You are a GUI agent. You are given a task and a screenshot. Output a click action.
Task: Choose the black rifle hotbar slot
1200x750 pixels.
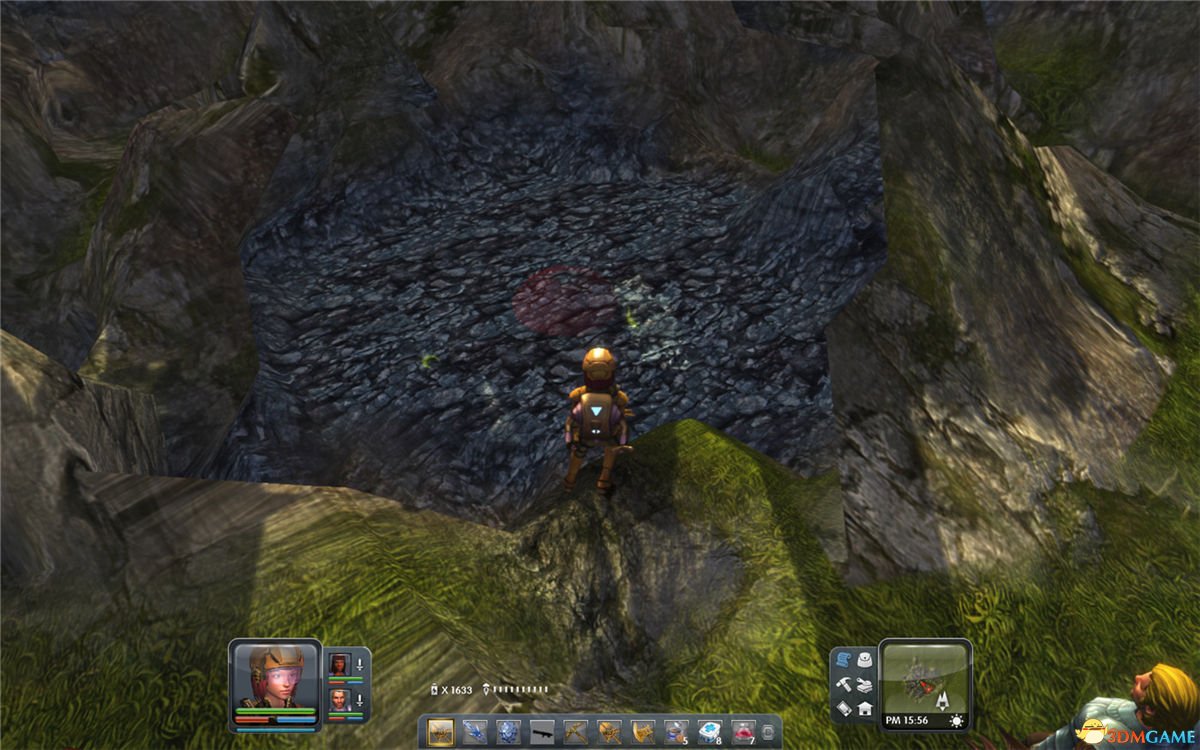[542, 731]
